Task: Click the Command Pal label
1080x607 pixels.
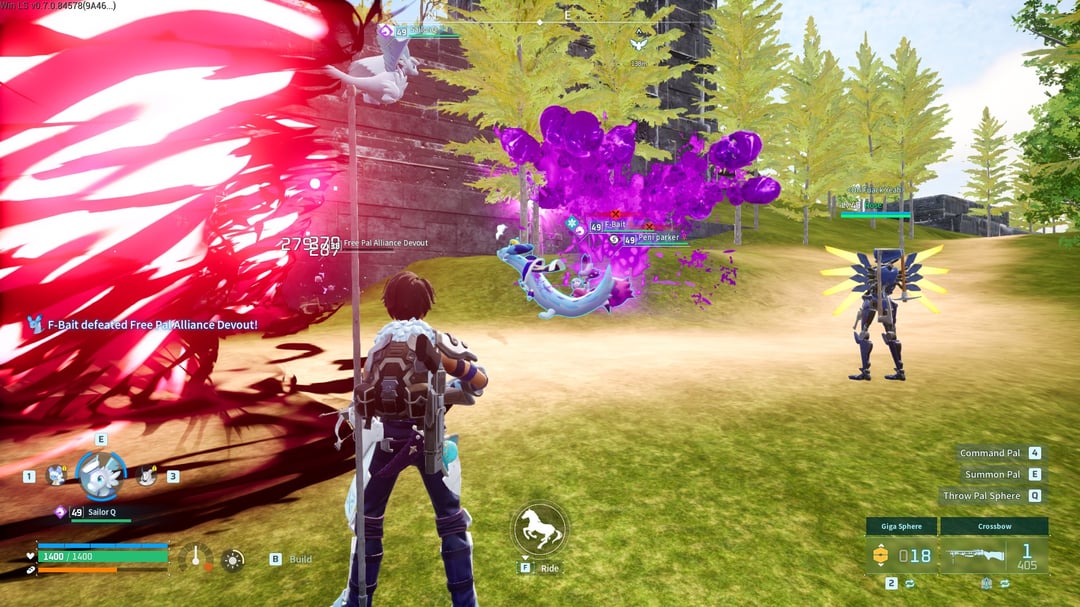Action: click(990, 453)
